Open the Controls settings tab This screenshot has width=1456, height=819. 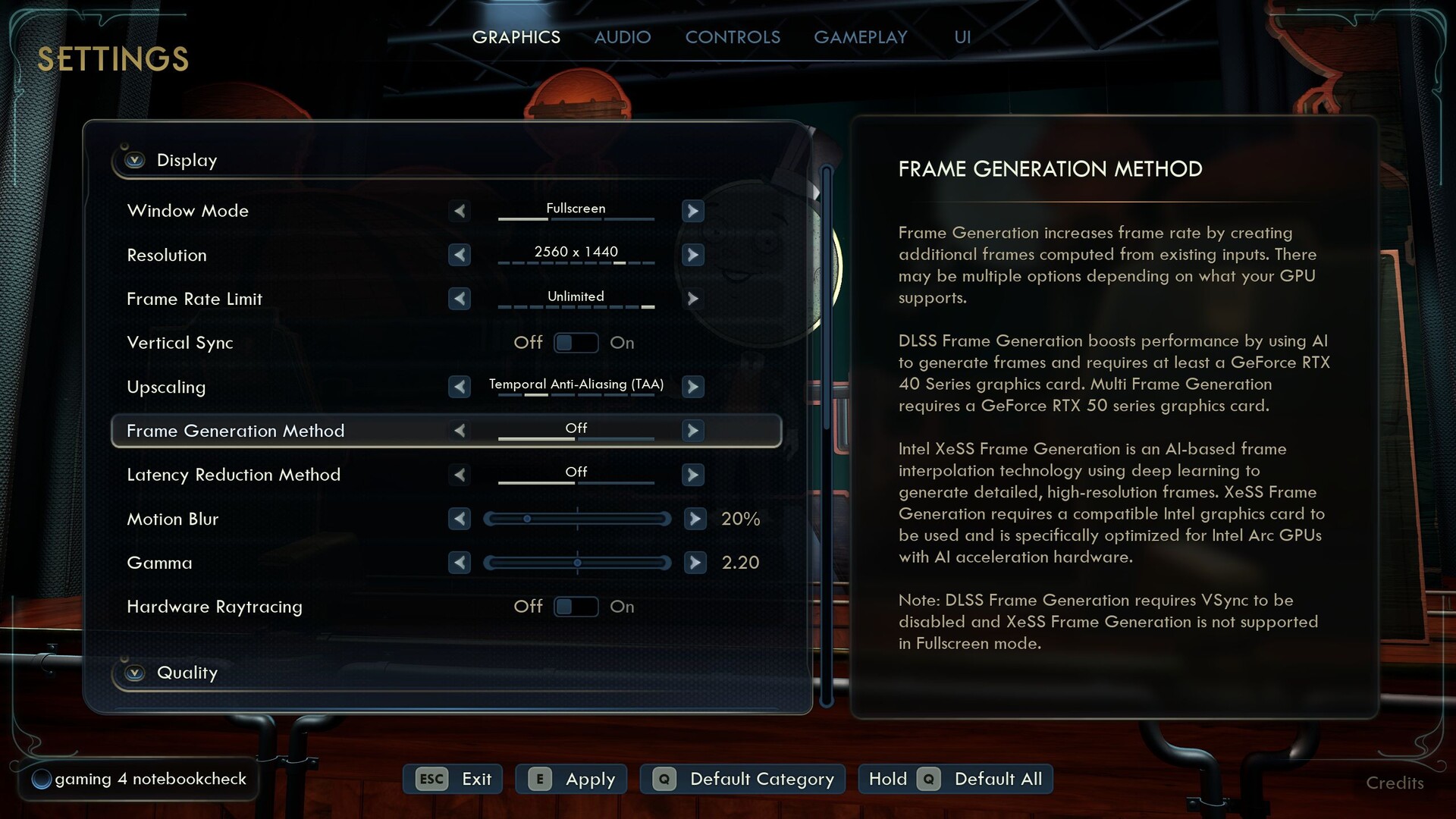[x=733, y=37]
